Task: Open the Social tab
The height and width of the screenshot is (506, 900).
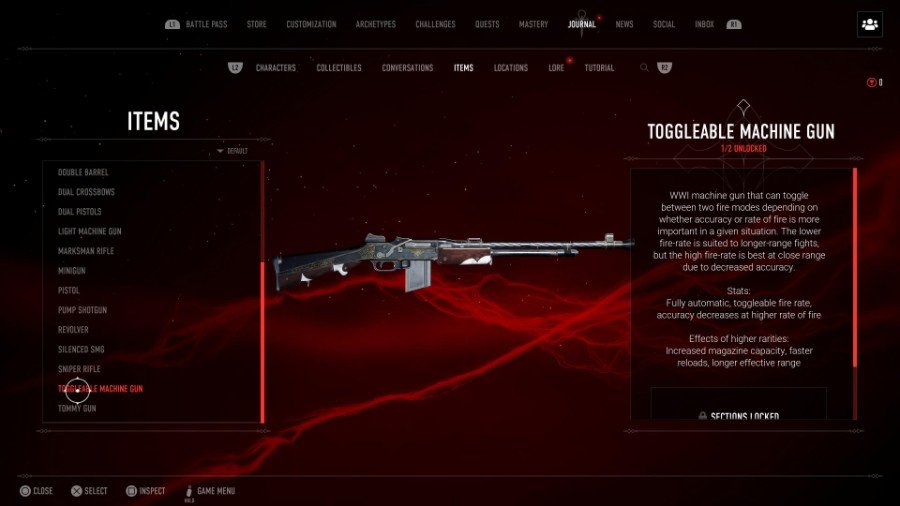Action: [664, 24]
